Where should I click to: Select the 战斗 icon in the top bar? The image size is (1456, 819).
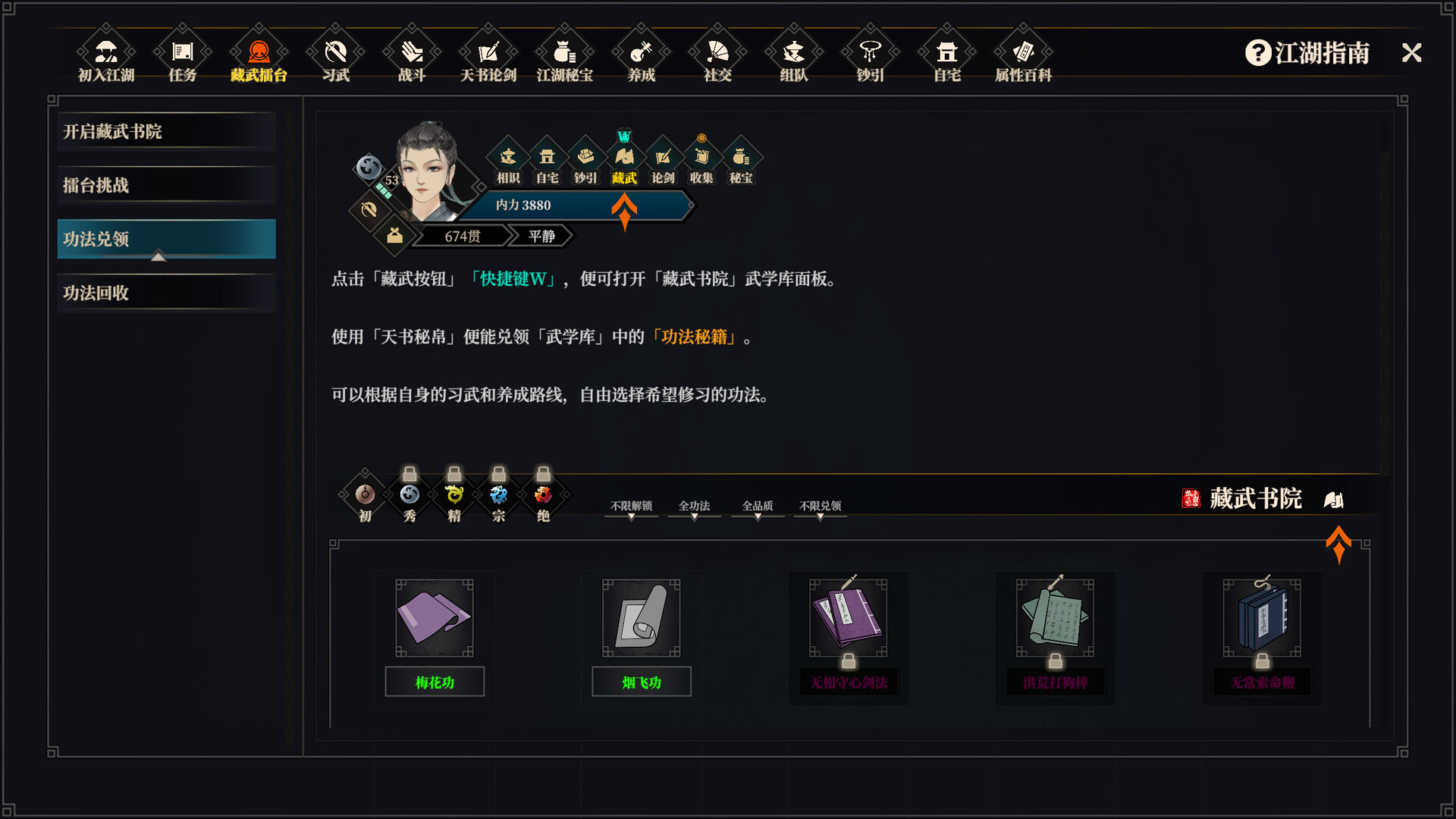tap(411, 57)
